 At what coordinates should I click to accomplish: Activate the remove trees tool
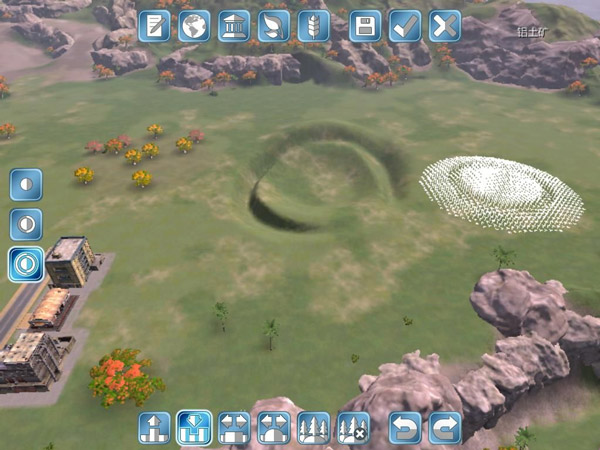pyautogui.click(x=353, y=428)
